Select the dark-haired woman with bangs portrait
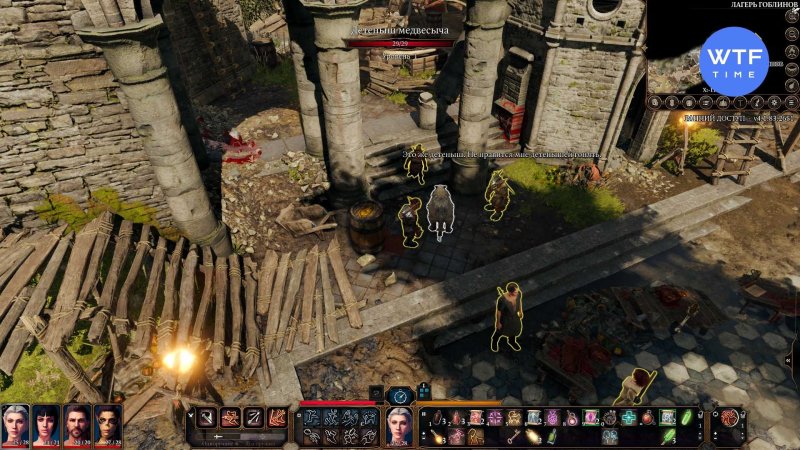Screen dimensions: 800x450 (x=46, y=423)
